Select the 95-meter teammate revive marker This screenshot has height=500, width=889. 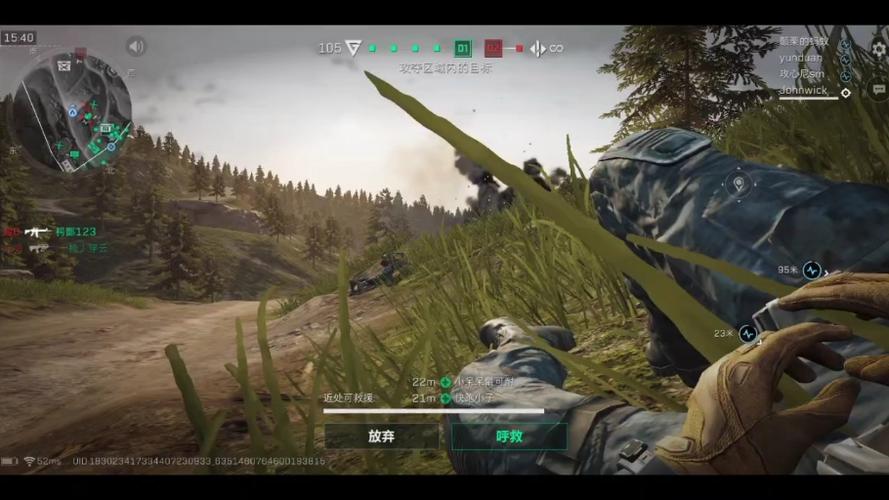811,269
